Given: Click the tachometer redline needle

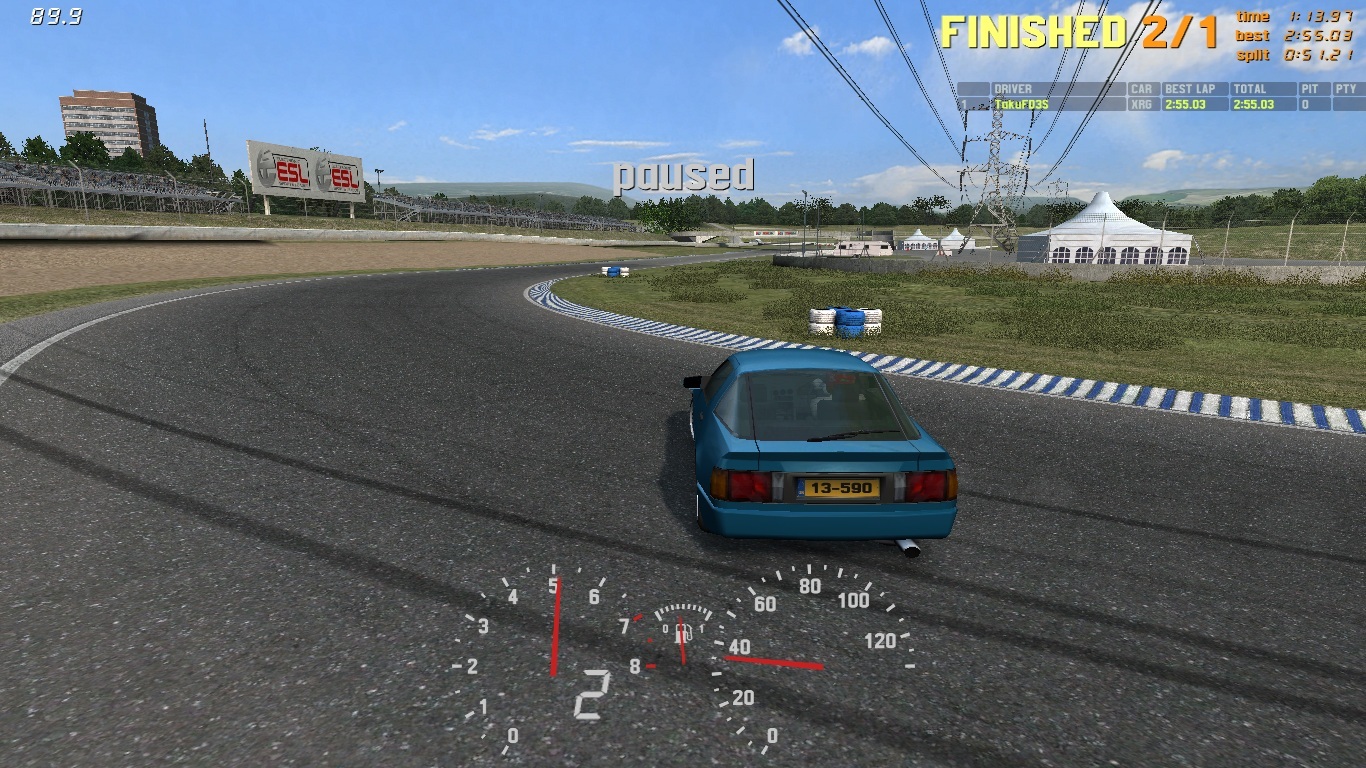Looking at the screenshot, I should [556, 627].
